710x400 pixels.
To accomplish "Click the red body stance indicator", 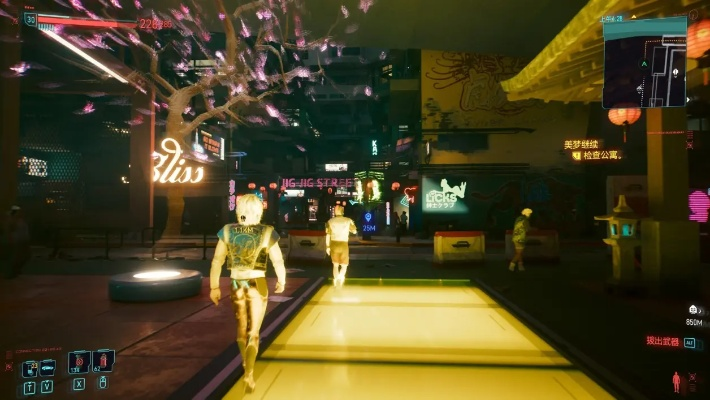I will [x=677, y=381].
